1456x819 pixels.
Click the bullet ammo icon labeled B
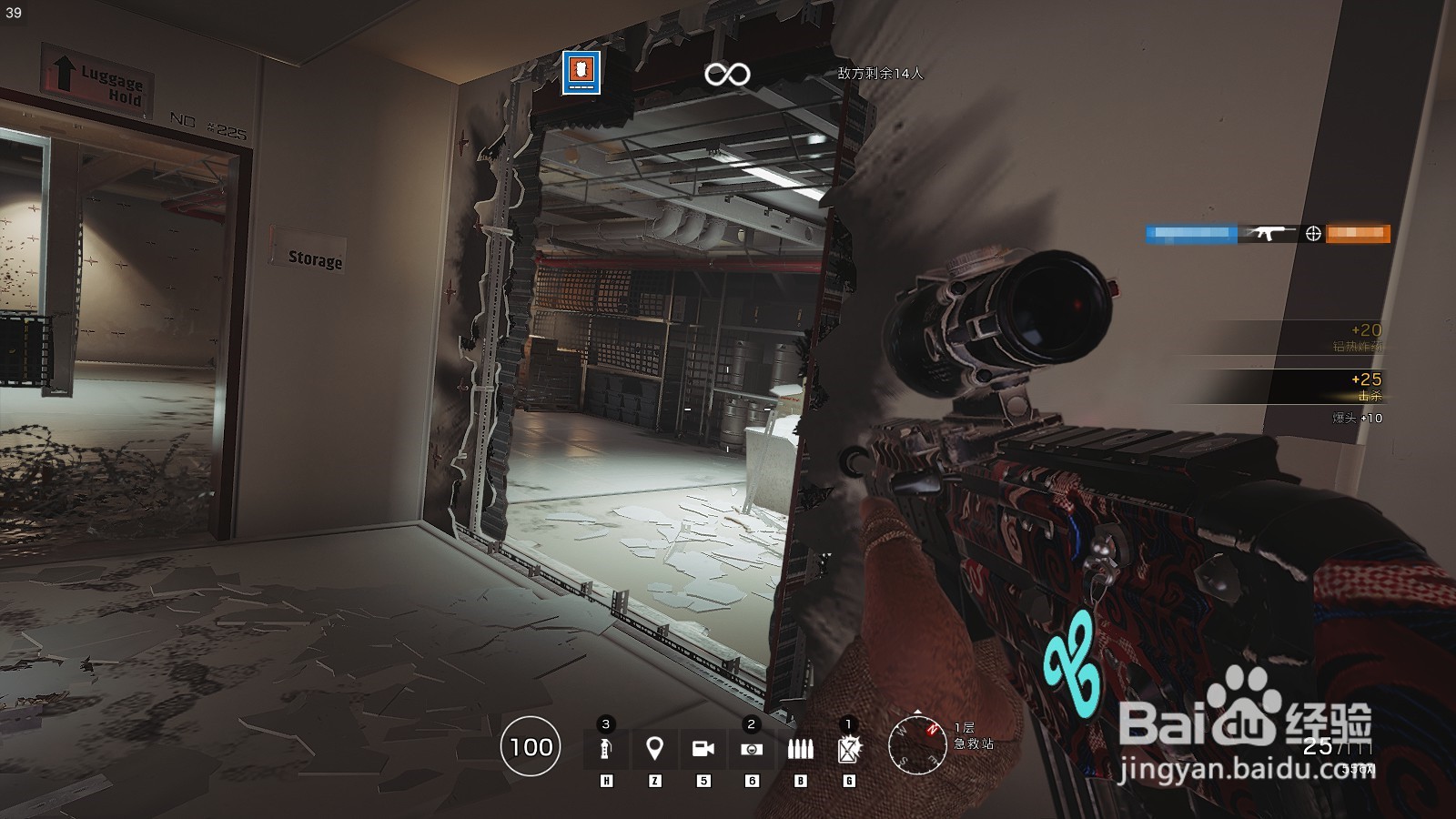coord(800,747)
